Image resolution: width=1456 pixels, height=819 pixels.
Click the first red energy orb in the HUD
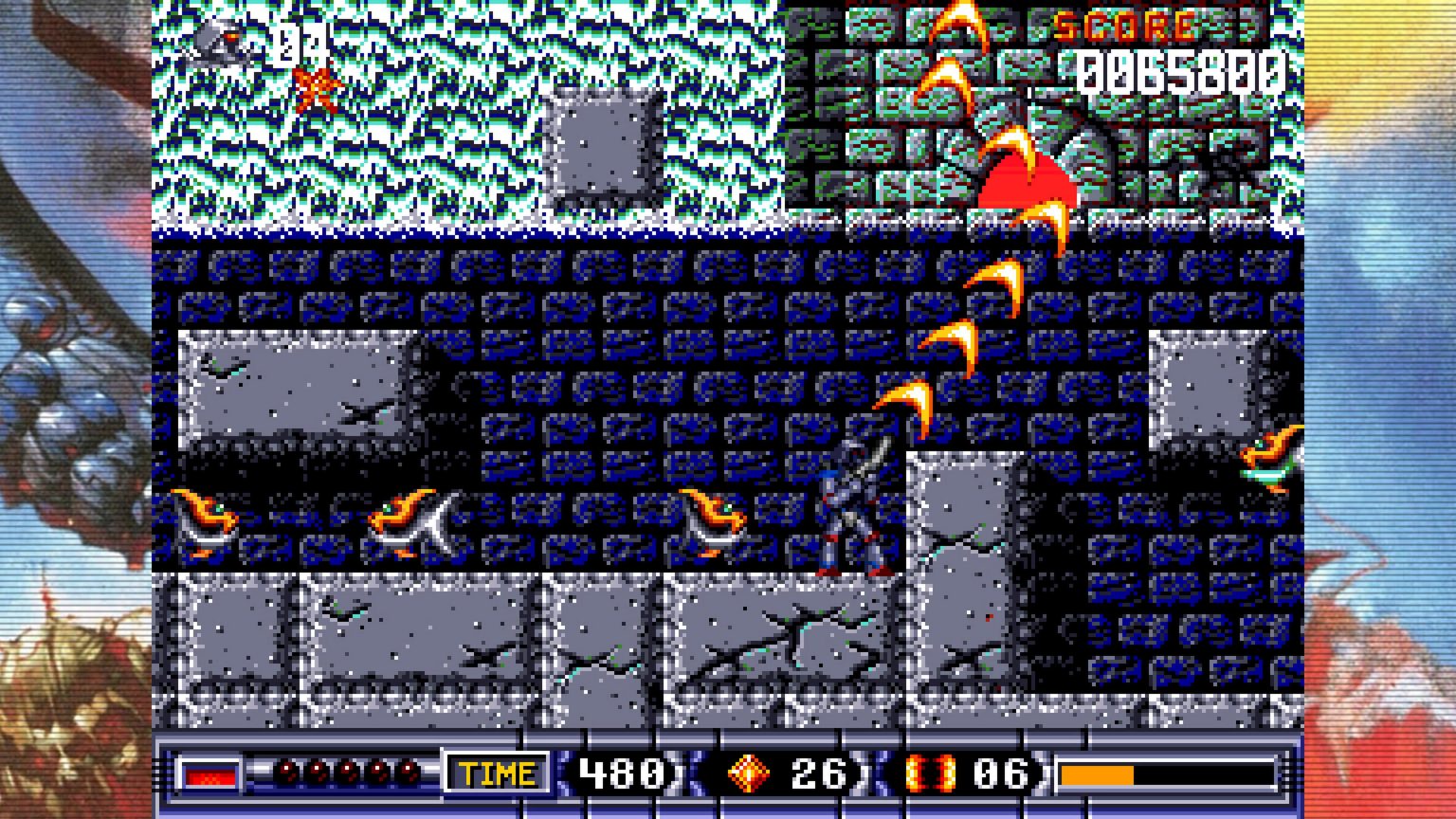[286, 772]
